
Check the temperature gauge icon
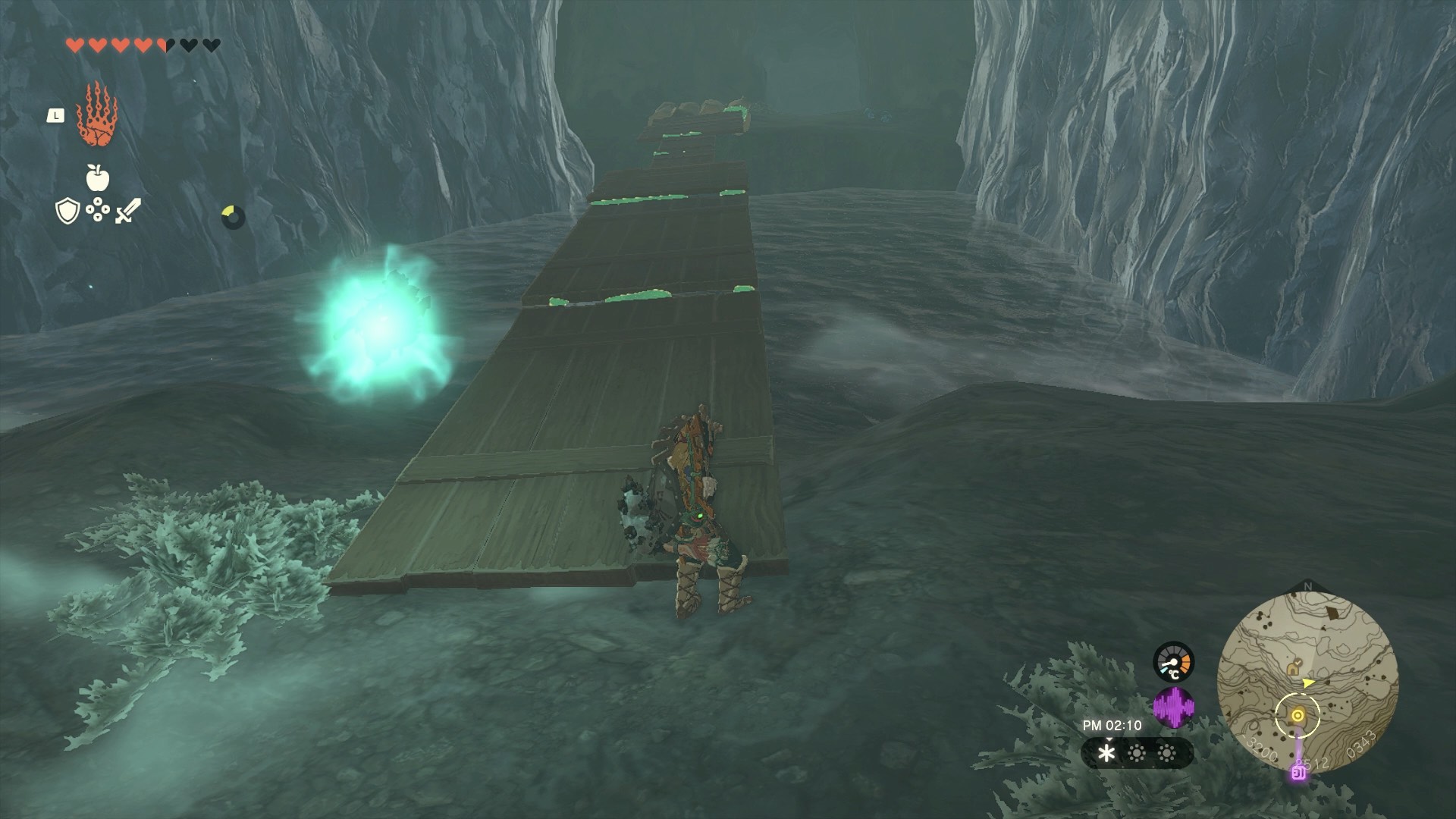pyautogui.click(x=1173, y=662)
